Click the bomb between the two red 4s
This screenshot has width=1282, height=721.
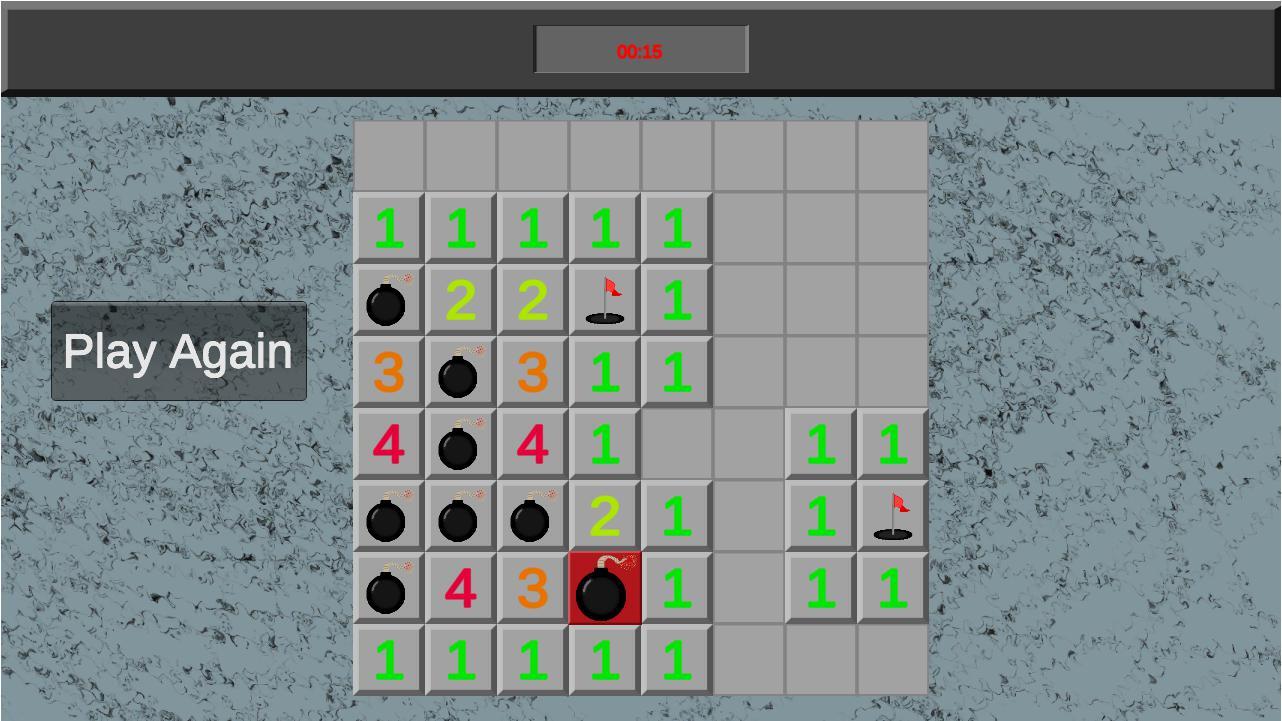coord(460,445)
